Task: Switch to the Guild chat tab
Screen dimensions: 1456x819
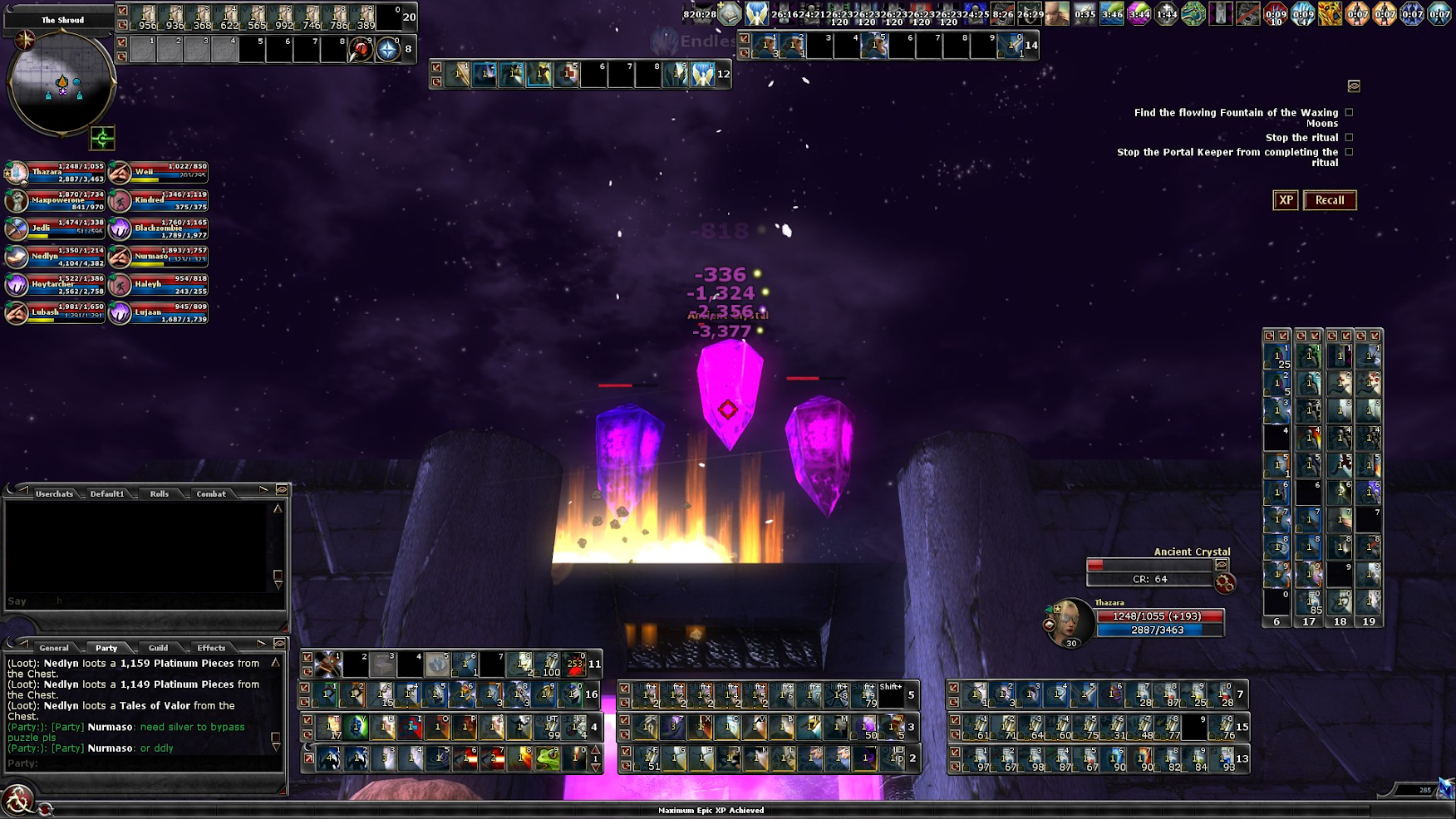Action: pos(158,648)
